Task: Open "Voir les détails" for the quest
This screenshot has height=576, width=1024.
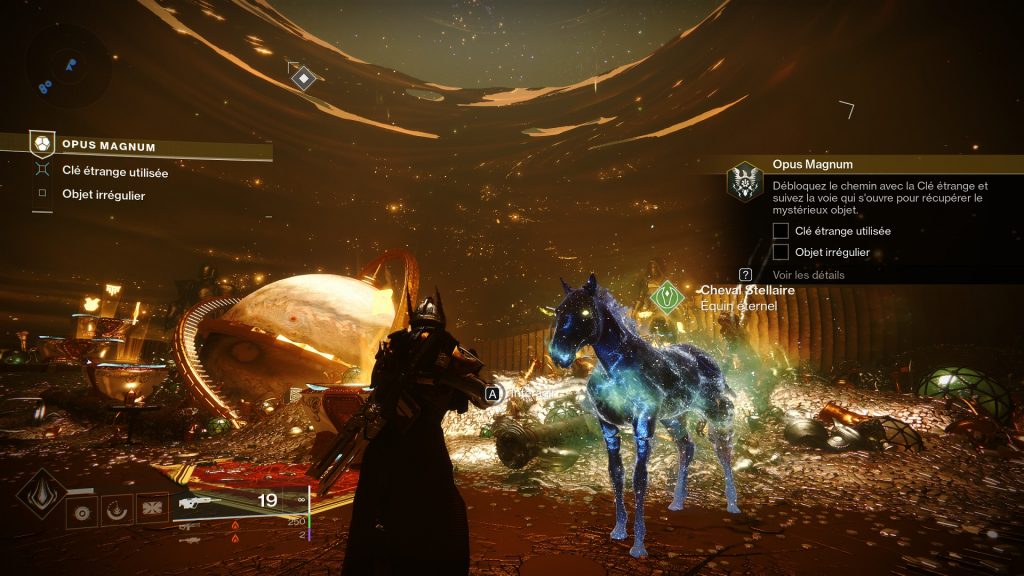Action: 808,274
